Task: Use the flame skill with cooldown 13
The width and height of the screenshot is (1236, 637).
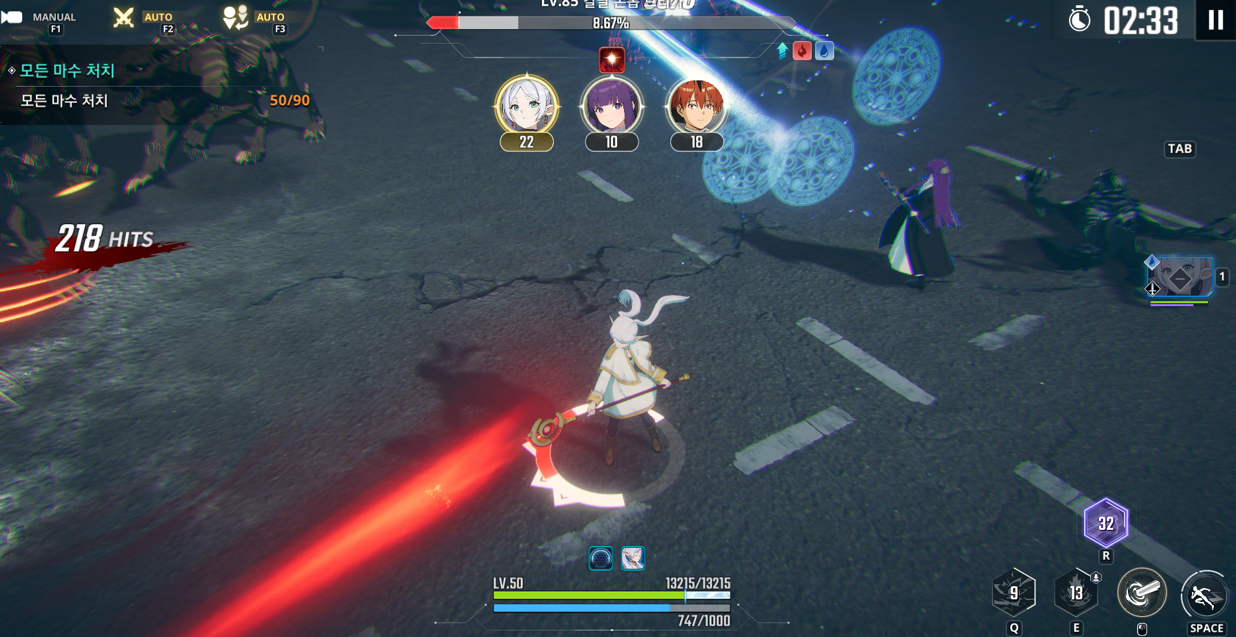Action: pos(1076,593)
